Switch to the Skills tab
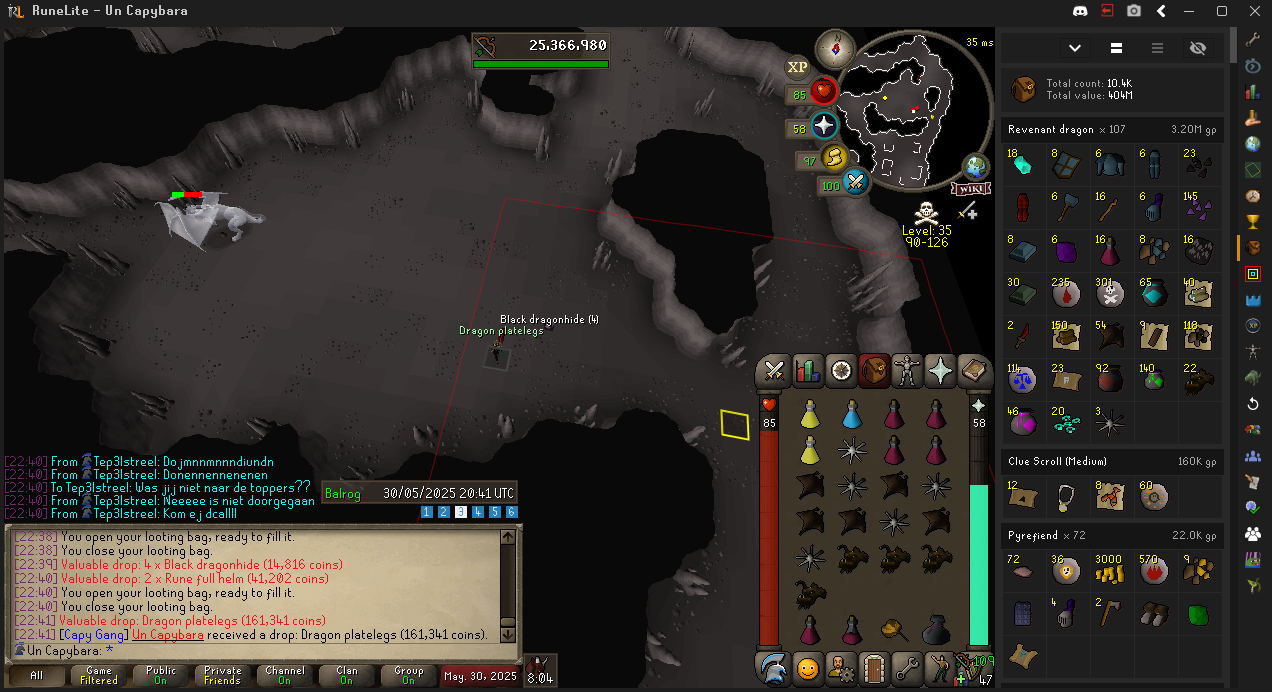This screenshot has height=692, width=1272. (807, 371)
